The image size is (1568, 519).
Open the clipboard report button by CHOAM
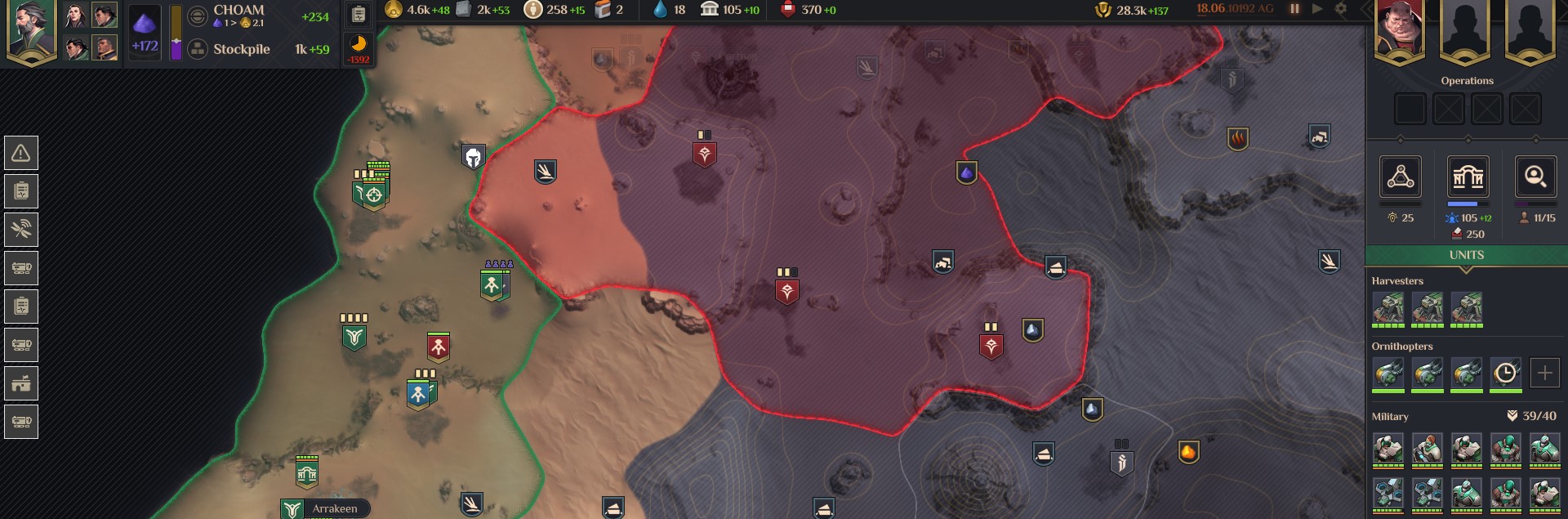(x=359, y=14)
